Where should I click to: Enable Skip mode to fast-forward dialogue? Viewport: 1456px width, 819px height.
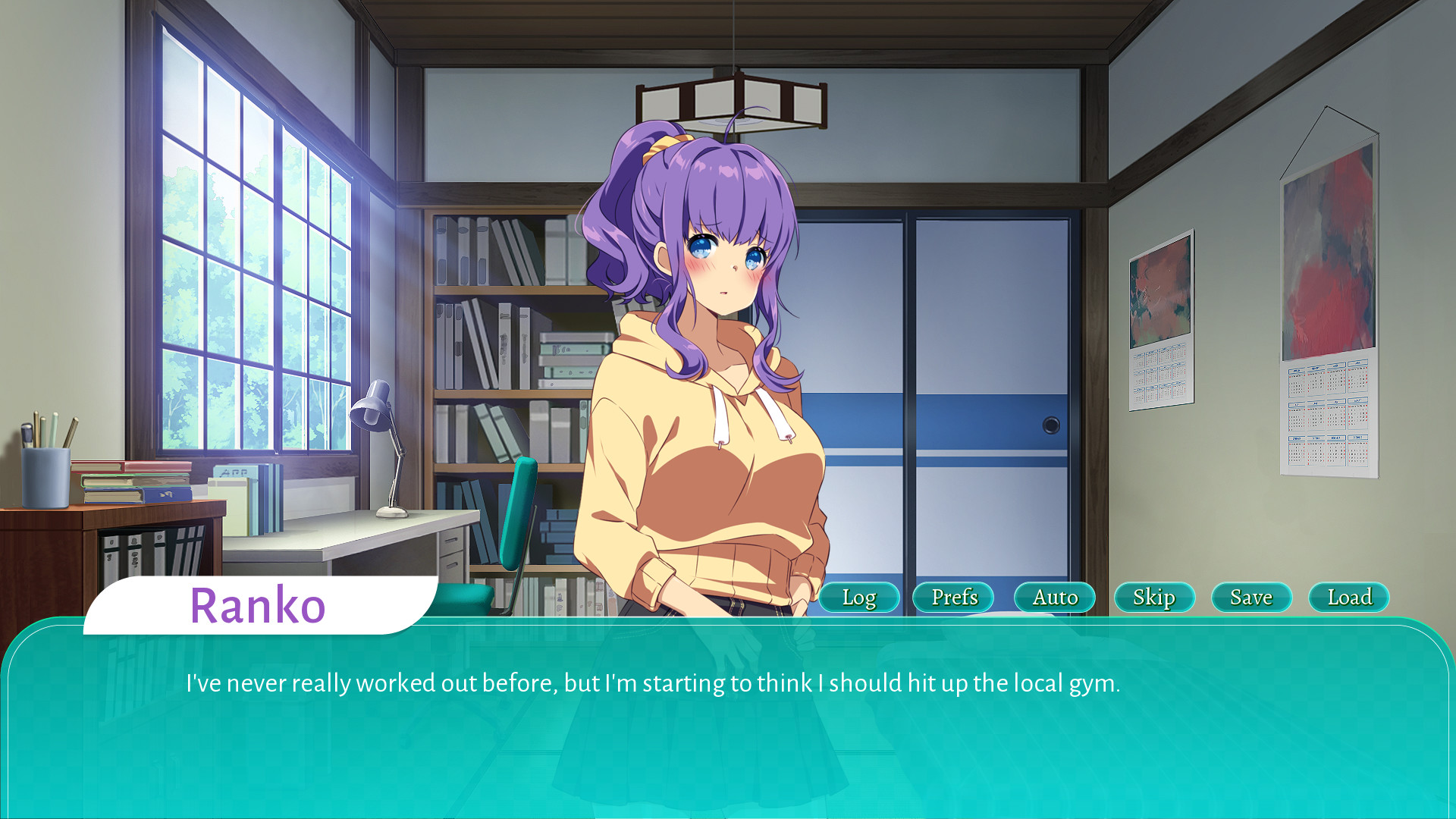[1153, 598]
